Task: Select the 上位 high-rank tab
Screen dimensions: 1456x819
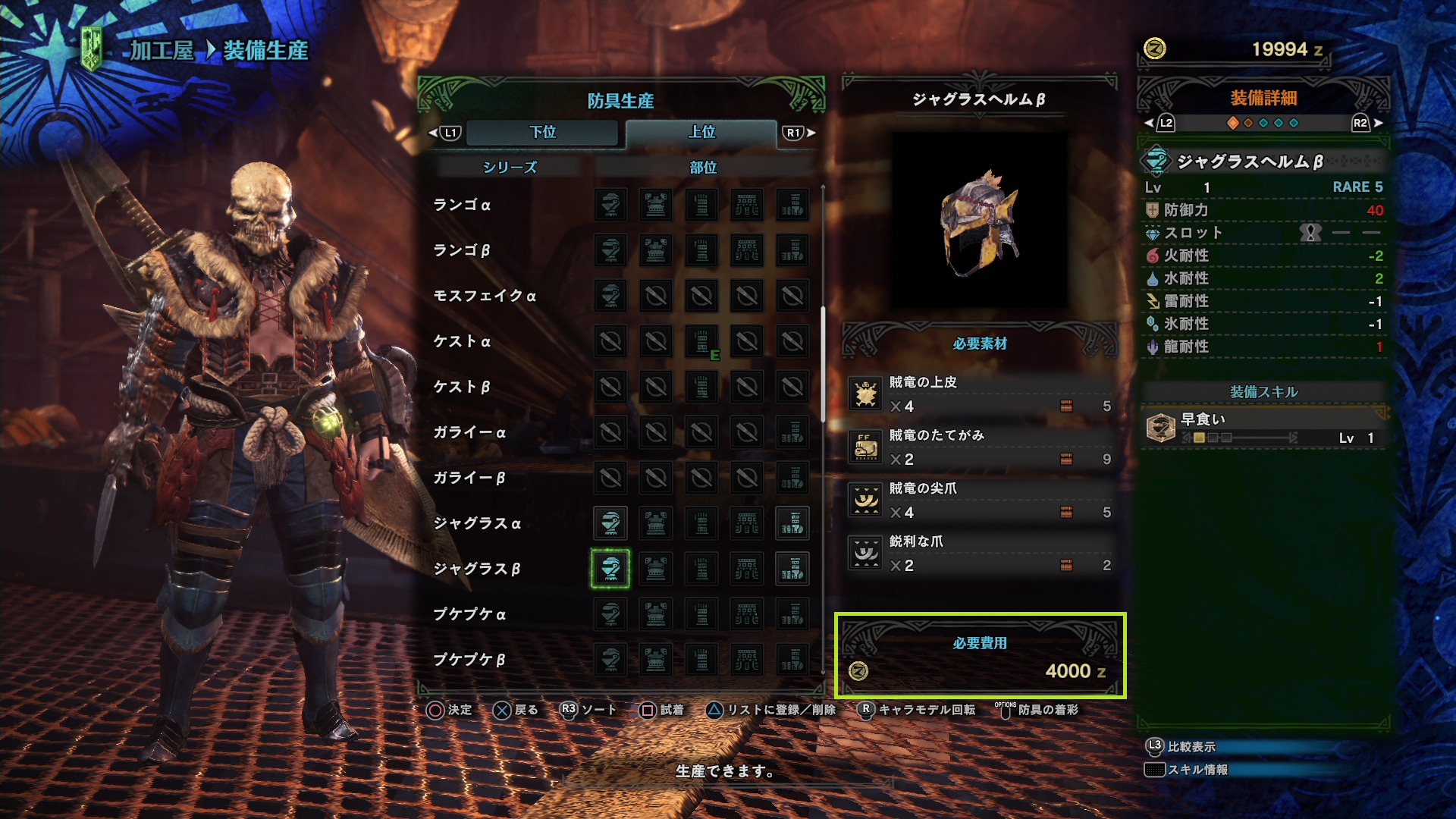Action: [701, 132]
